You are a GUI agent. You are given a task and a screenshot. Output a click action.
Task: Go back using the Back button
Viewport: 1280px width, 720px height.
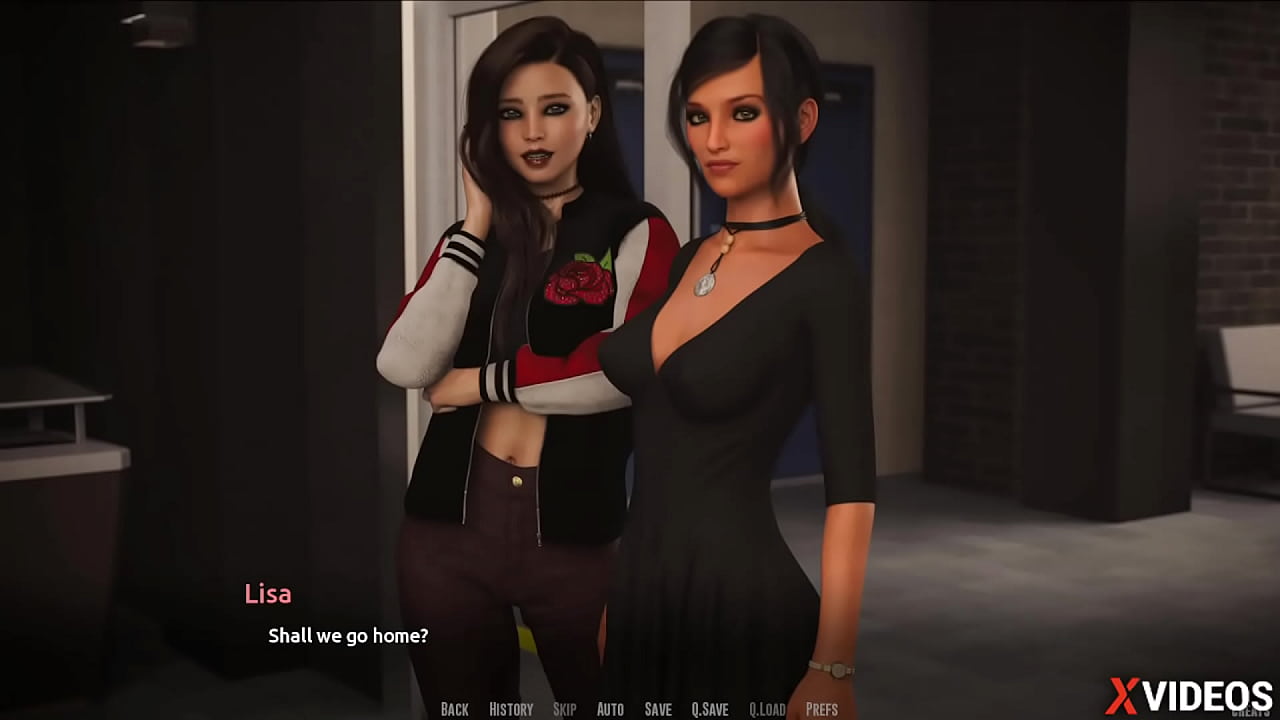pyautogui.click(x=454, y=709)
